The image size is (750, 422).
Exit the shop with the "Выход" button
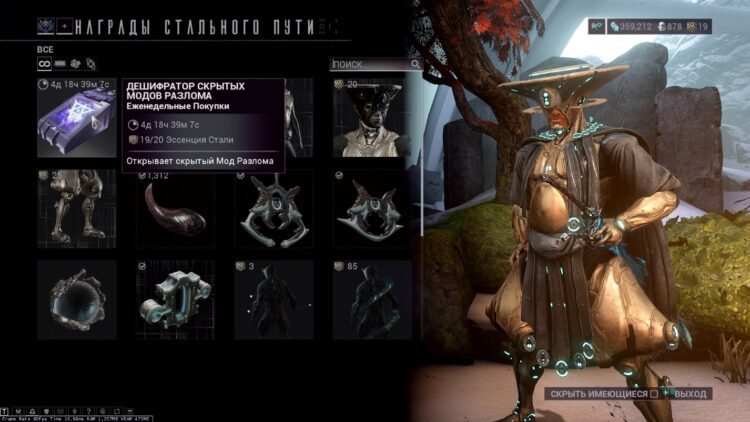point(690,394)
